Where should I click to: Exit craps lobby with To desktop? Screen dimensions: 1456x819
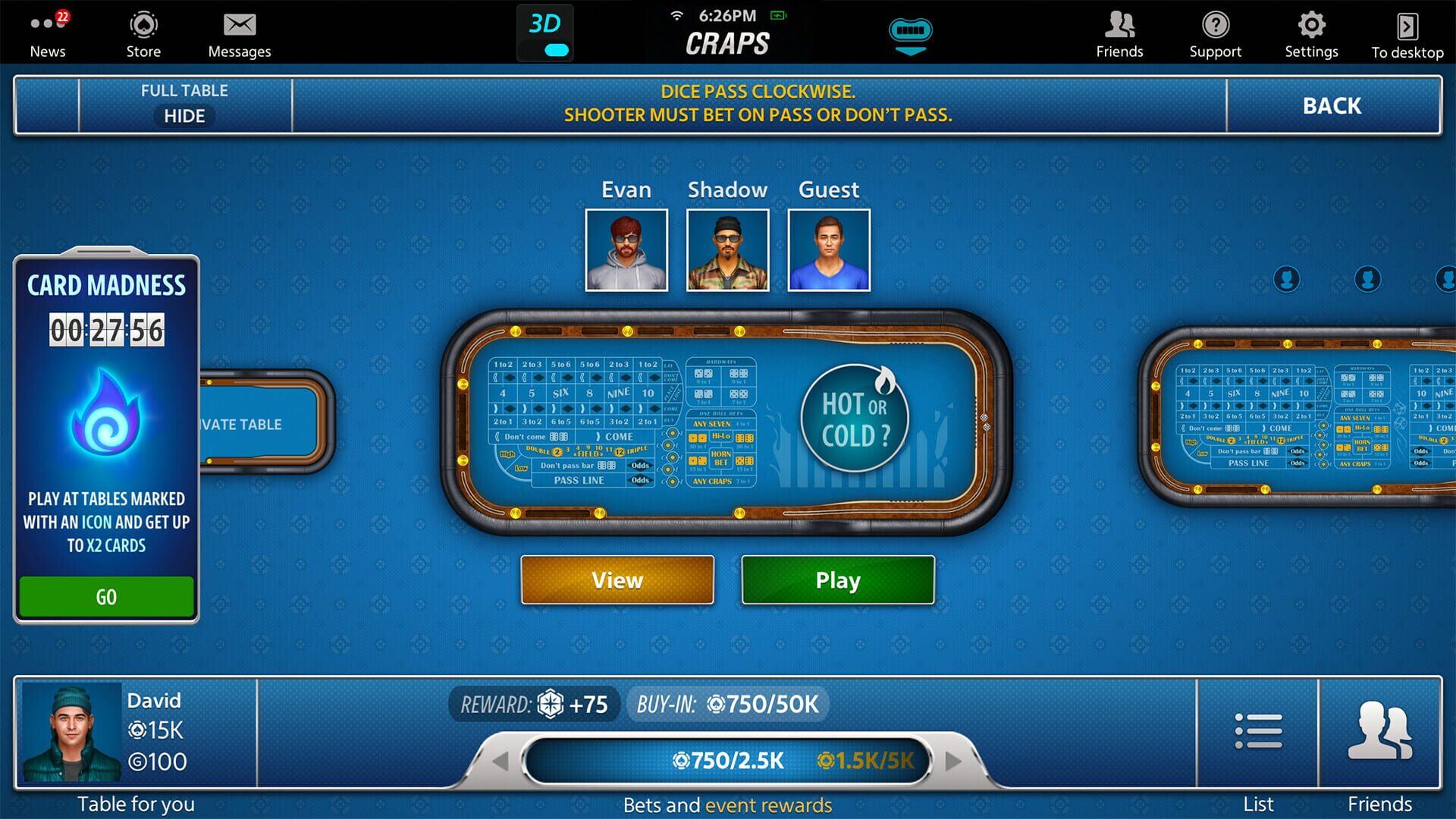tap(1407, 34)
